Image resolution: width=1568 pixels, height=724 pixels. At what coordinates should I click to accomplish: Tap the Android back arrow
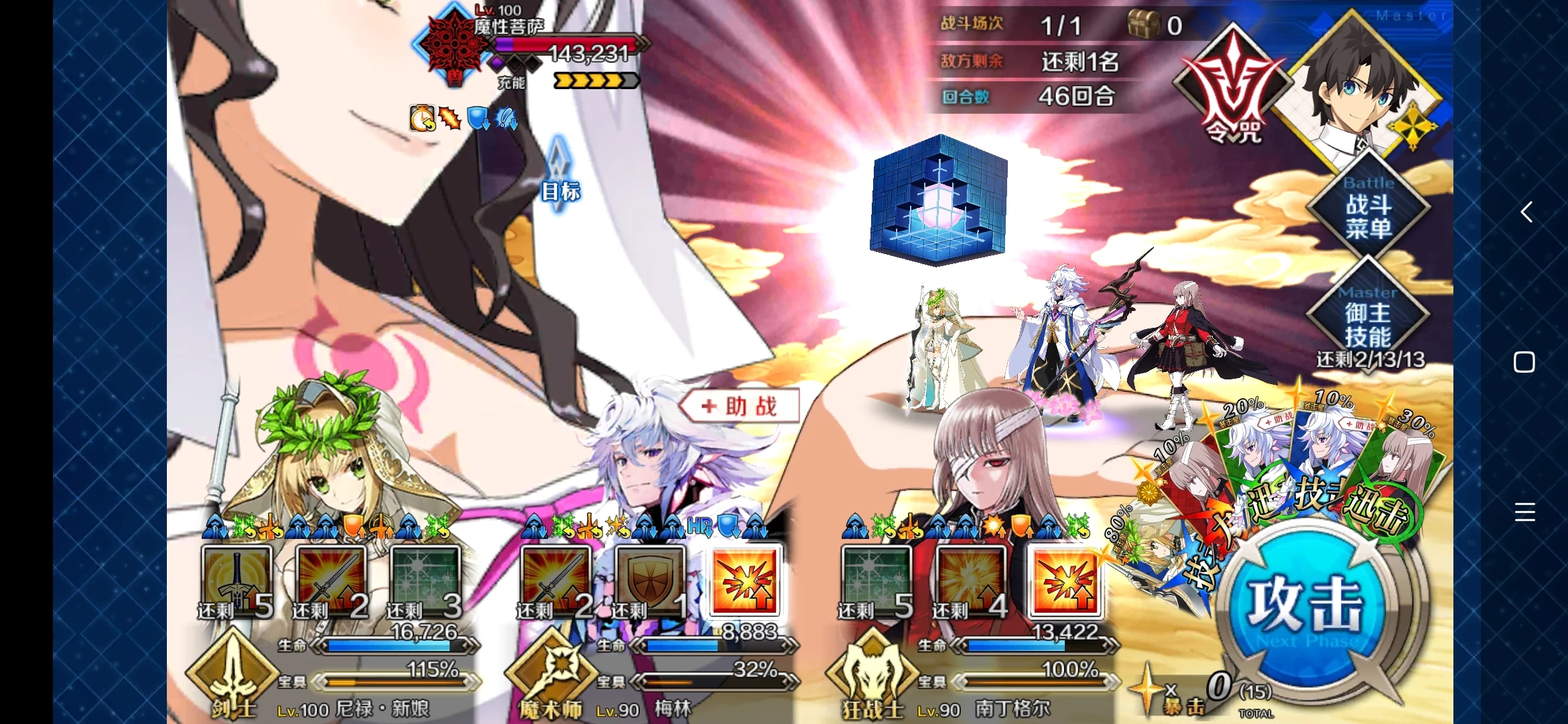(1526, 212)
